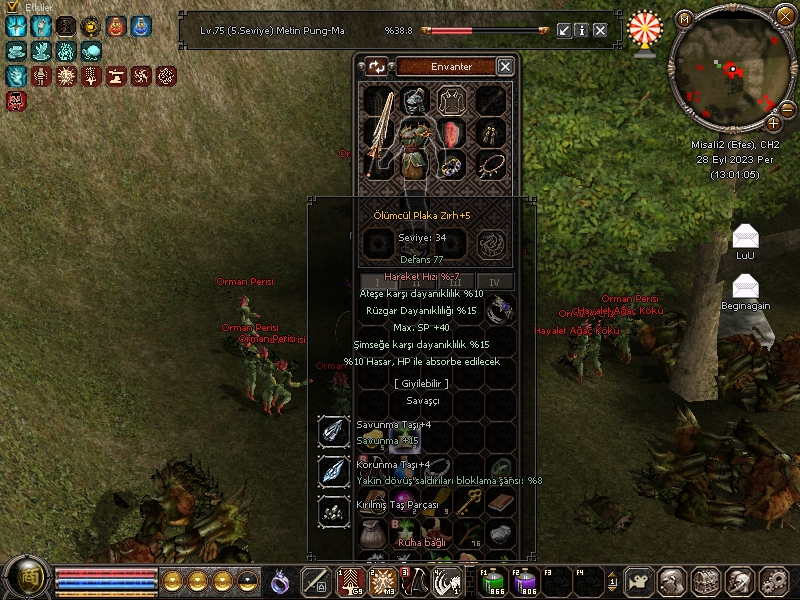Screen dimensions: 800x600
Task: Select the golden key inventory item
Action: [x=466, y=504]
